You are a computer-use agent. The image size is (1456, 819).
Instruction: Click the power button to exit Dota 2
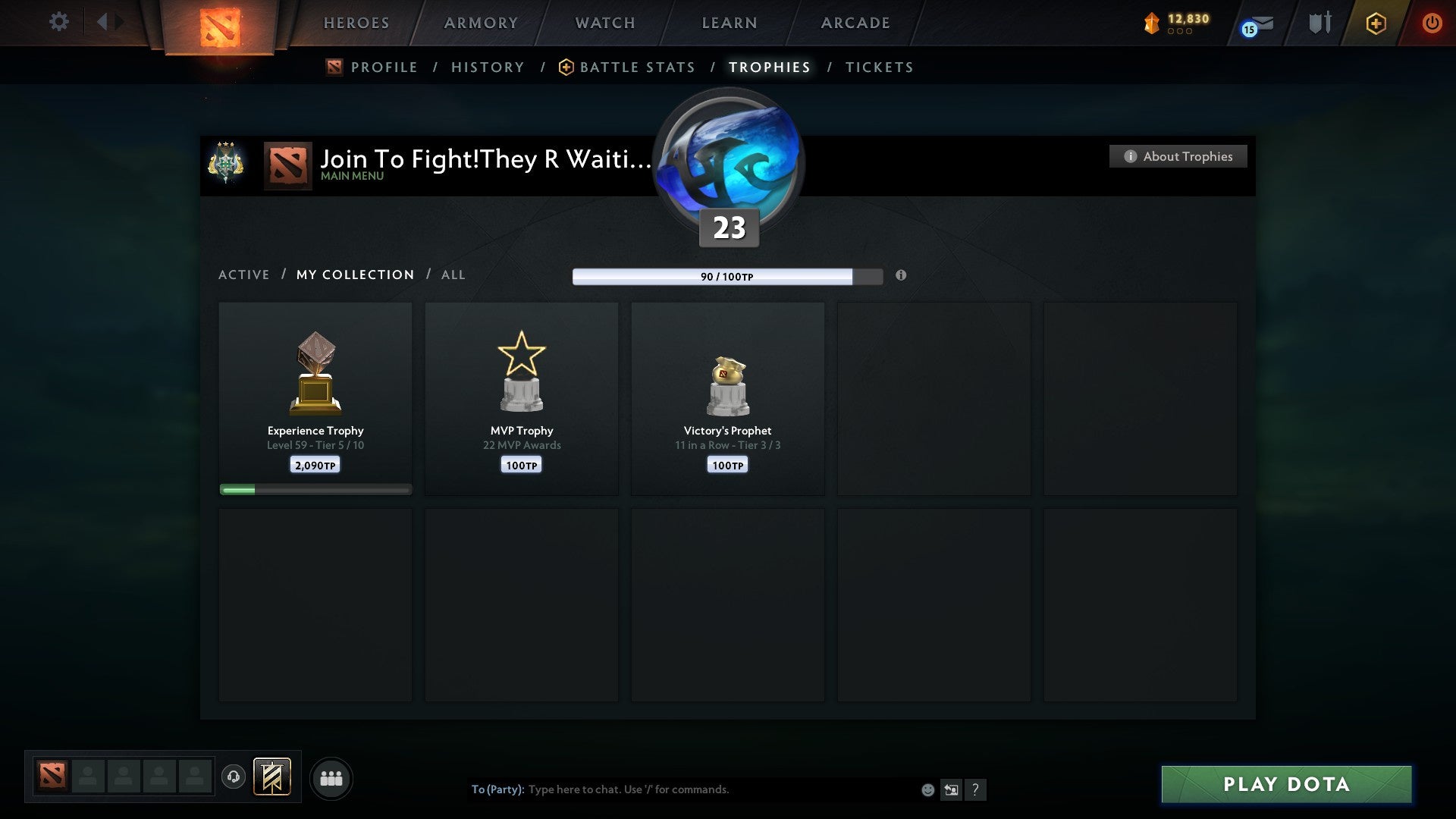coord(1433,23)
